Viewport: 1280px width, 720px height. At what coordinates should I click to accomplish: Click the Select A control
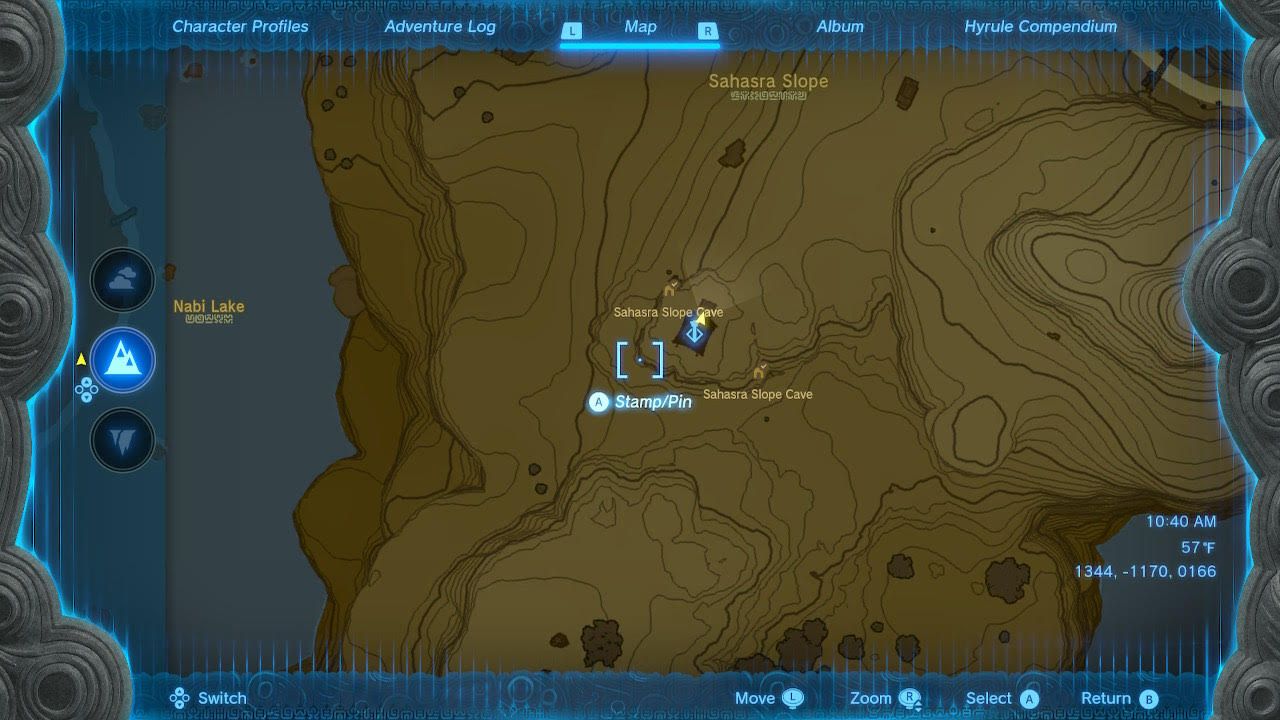1031,697
